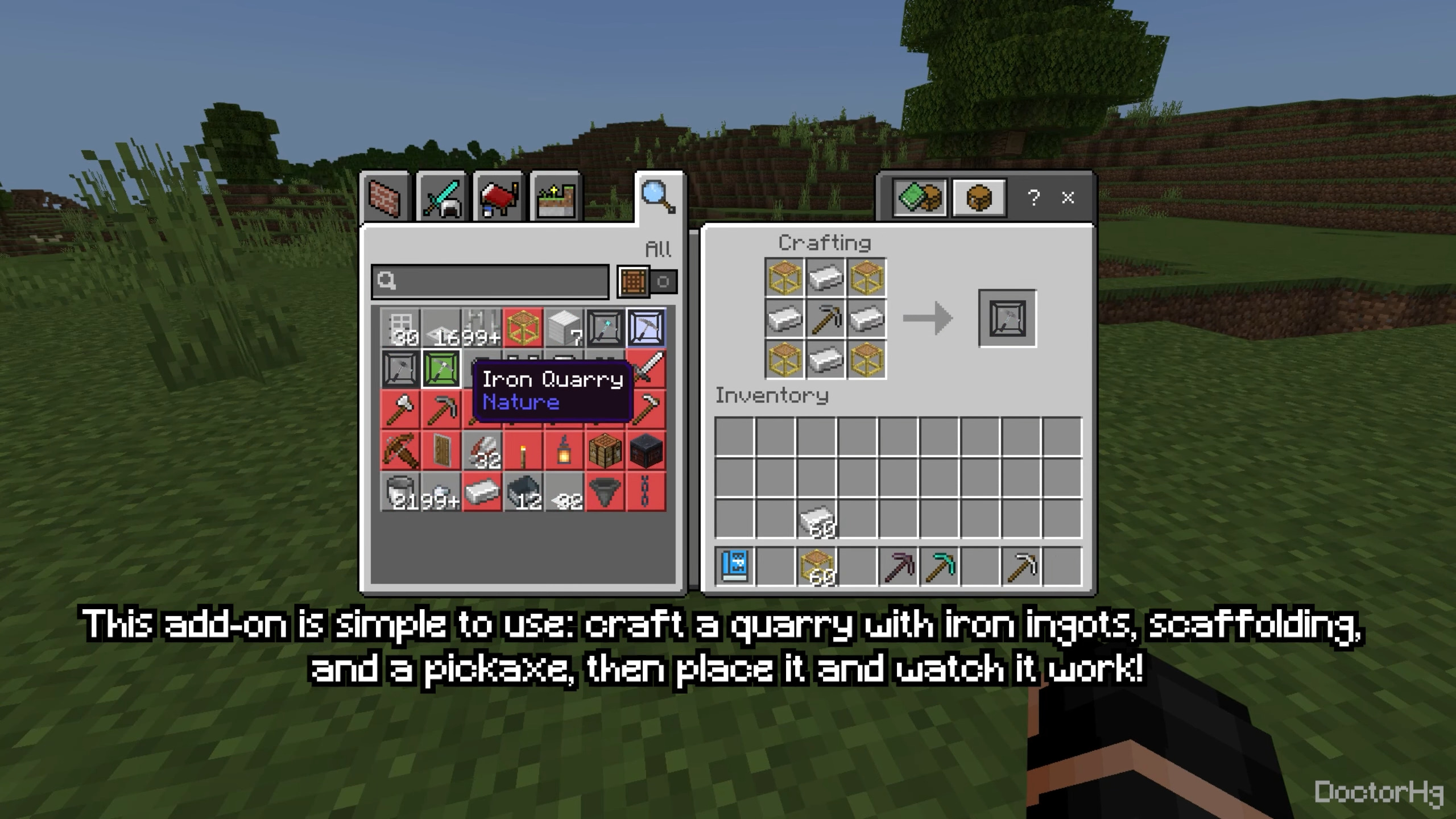Enable the green book category in the recipe panel
The height and width of the screenshot is (819, 1456).
click(920, 199)
